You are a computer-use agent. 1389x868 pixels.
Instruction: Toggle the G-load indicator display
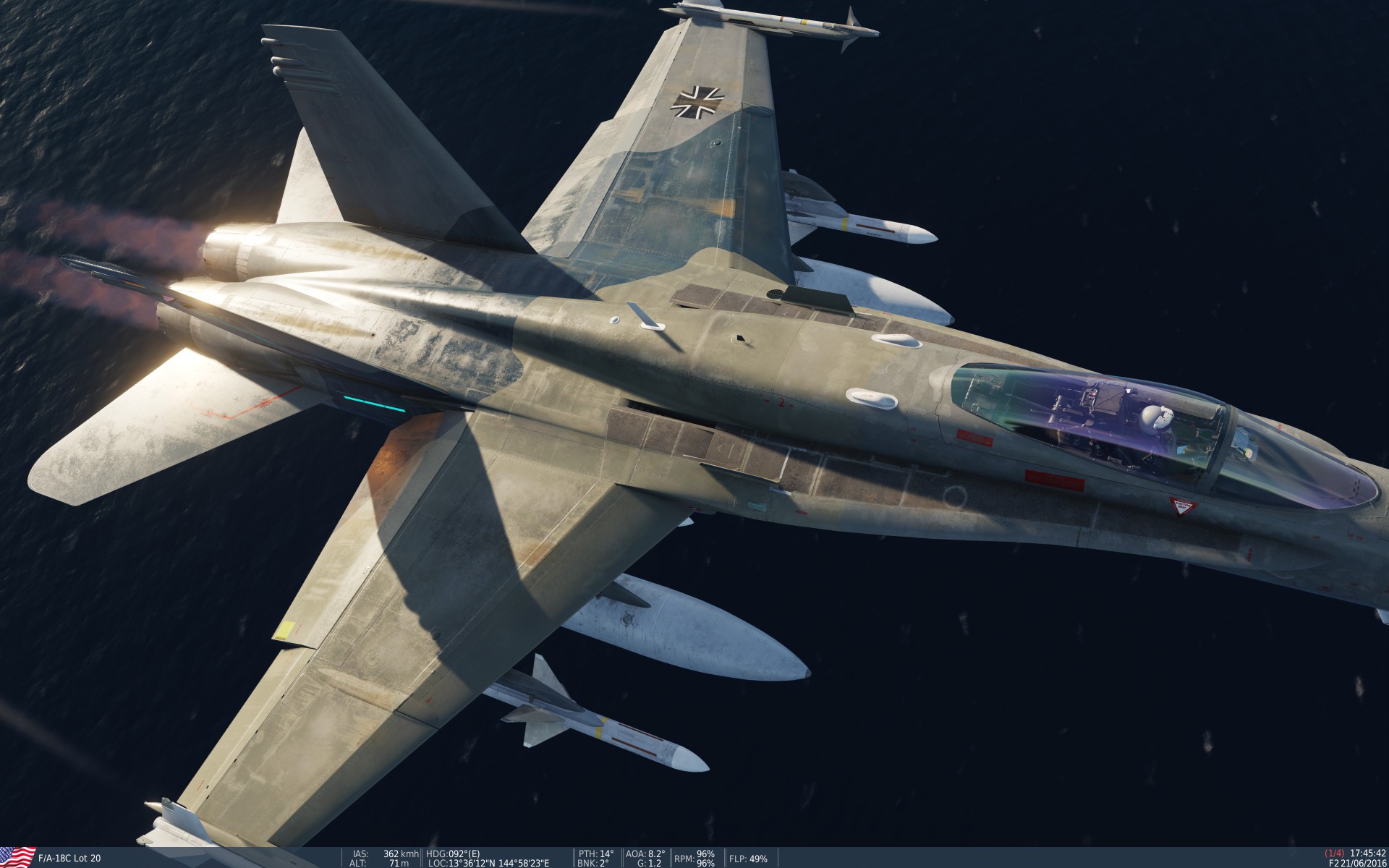point(648,862)
